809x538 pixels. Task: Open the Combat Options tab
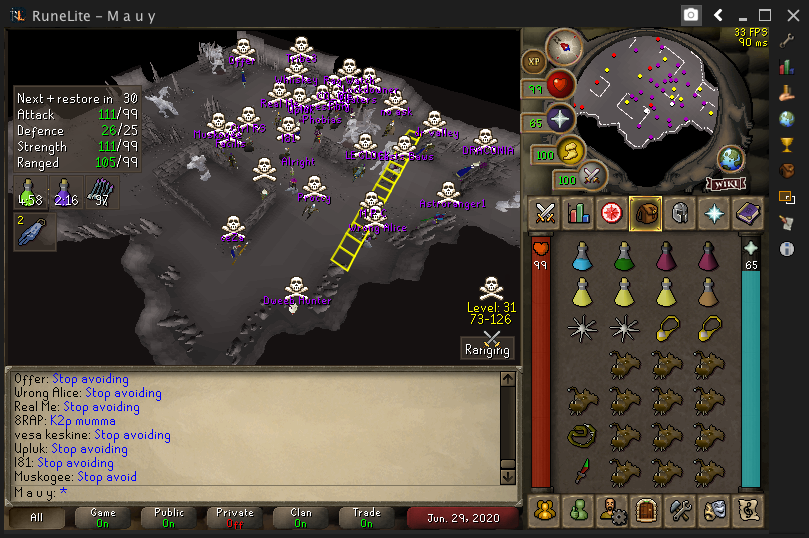(x=545, y=212)
